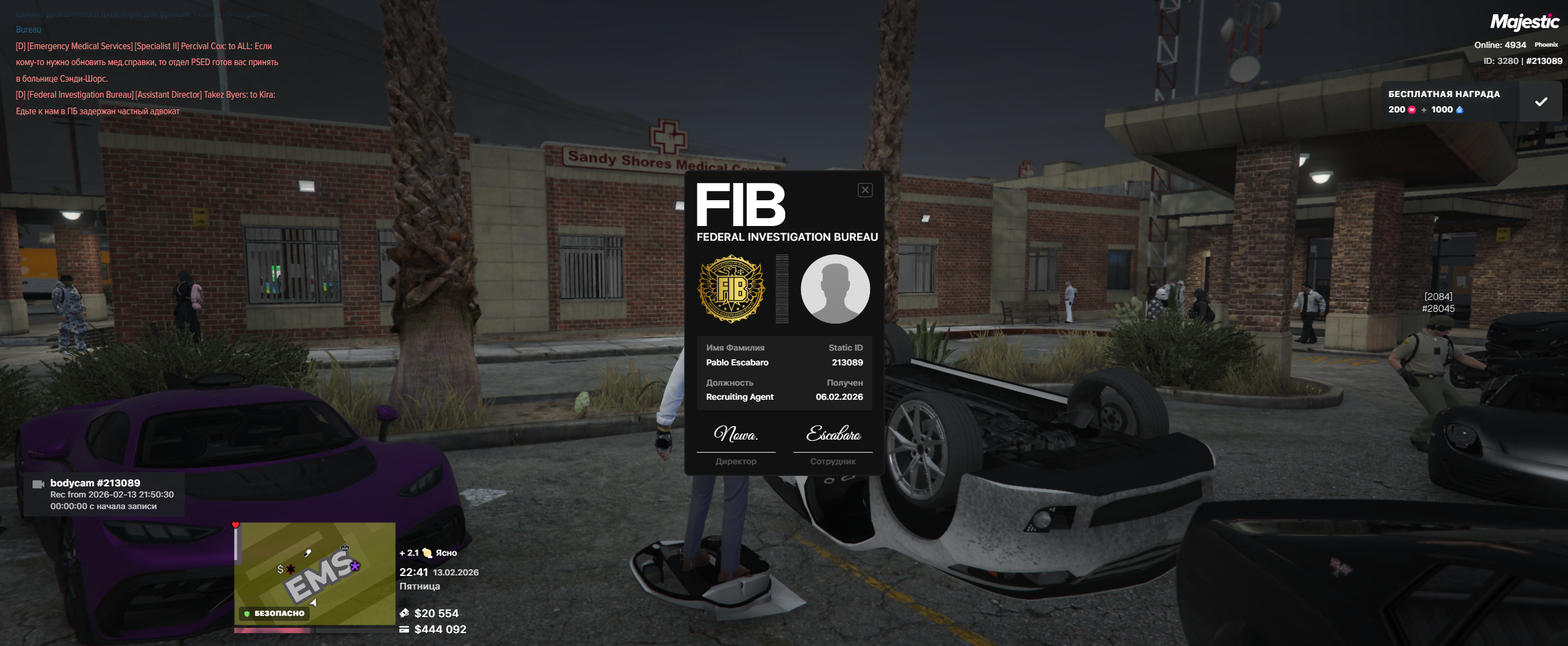This screenshot has height=646, width=1568.
Task: Claim the free reward checkmark
Action: click(x=1540, y=102)
